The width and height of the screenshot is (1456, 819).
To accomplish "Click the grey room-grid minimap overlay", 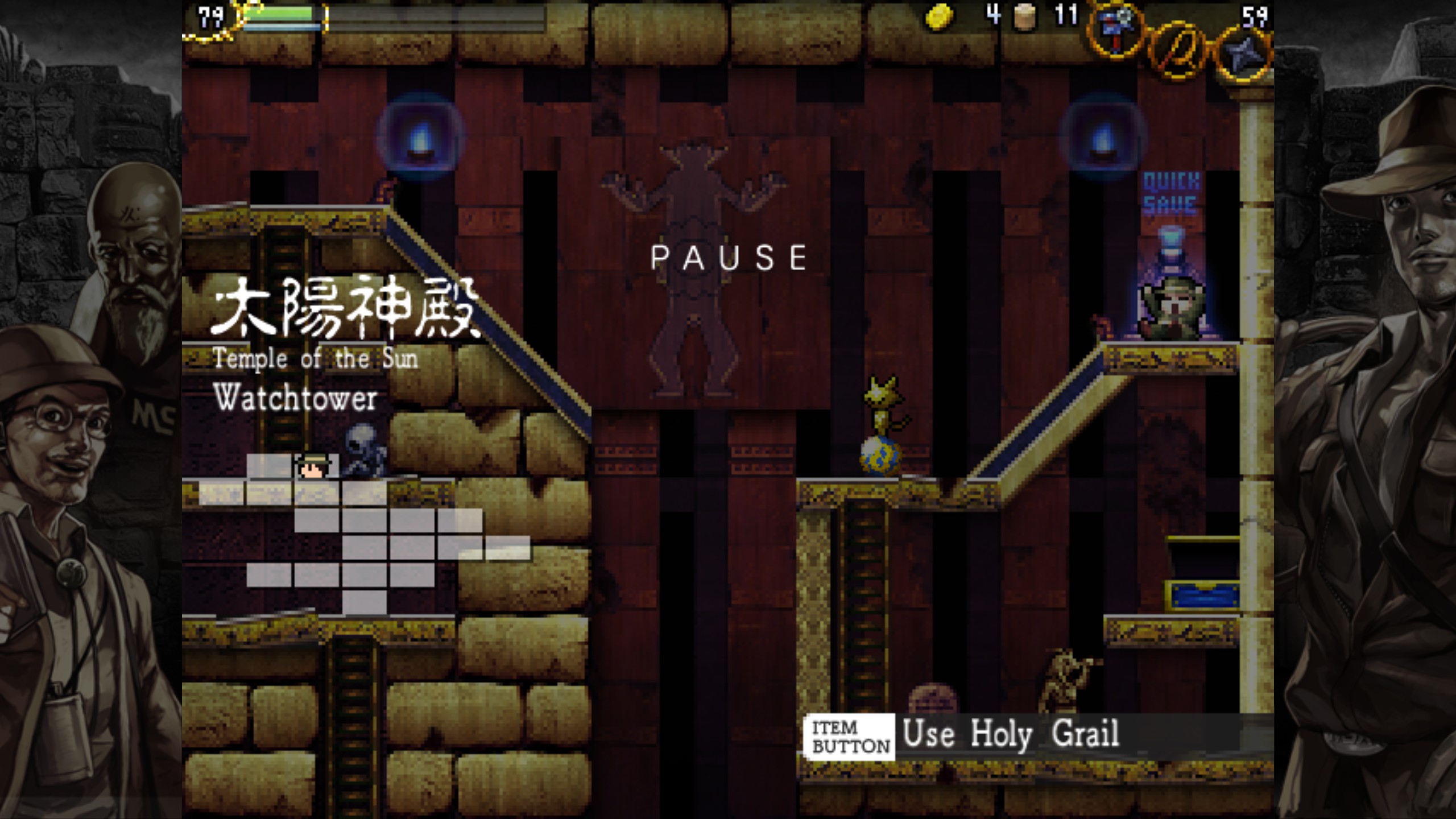I will [x=364, y=535].
